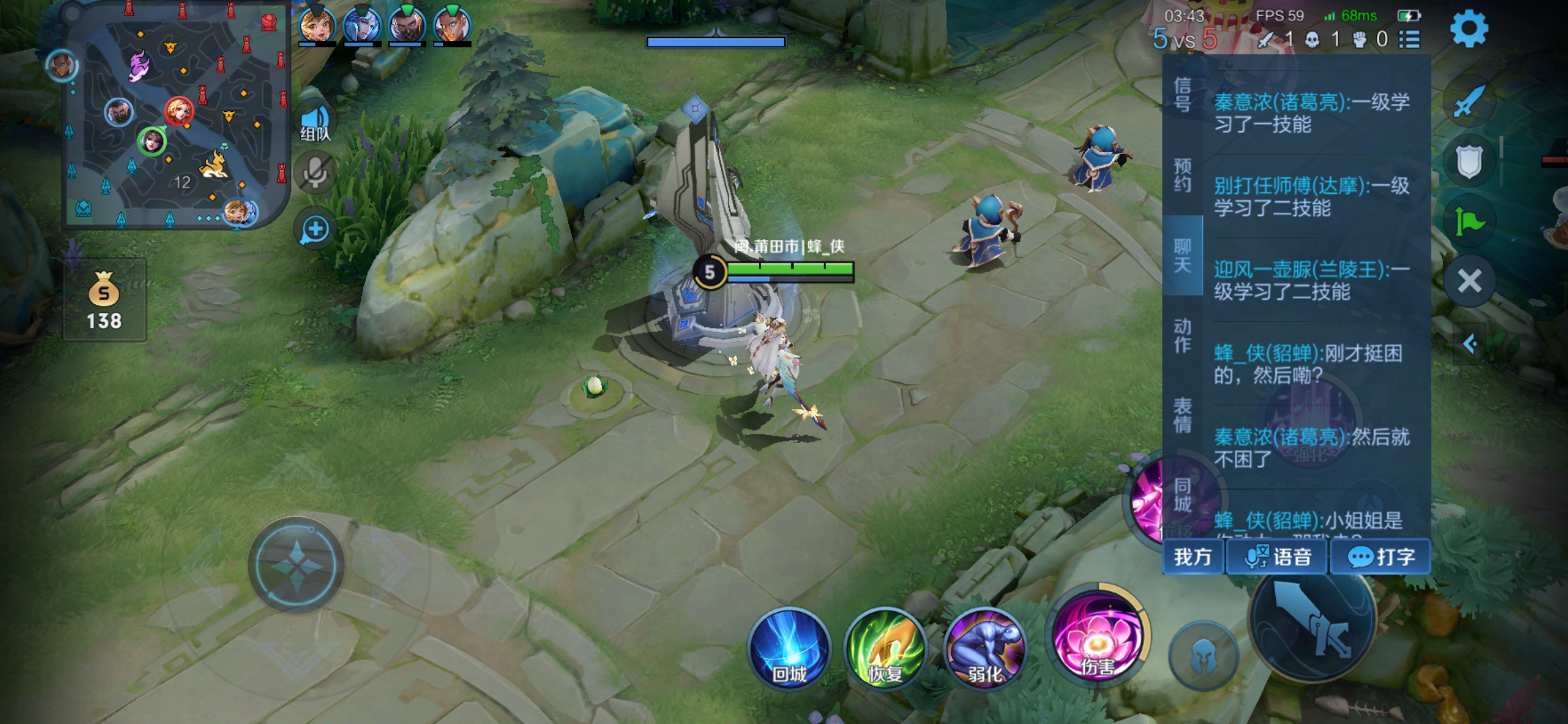This screenshot has width=1568, height=724.
Task: Use the 恢复 heal ability
Action: pos(886,648)
